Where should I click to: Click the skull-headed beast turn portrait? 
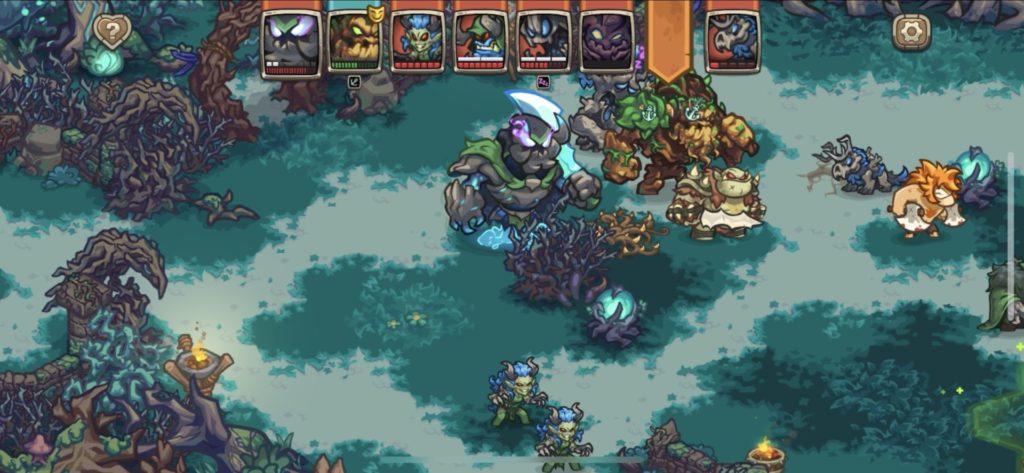(732, 42)
